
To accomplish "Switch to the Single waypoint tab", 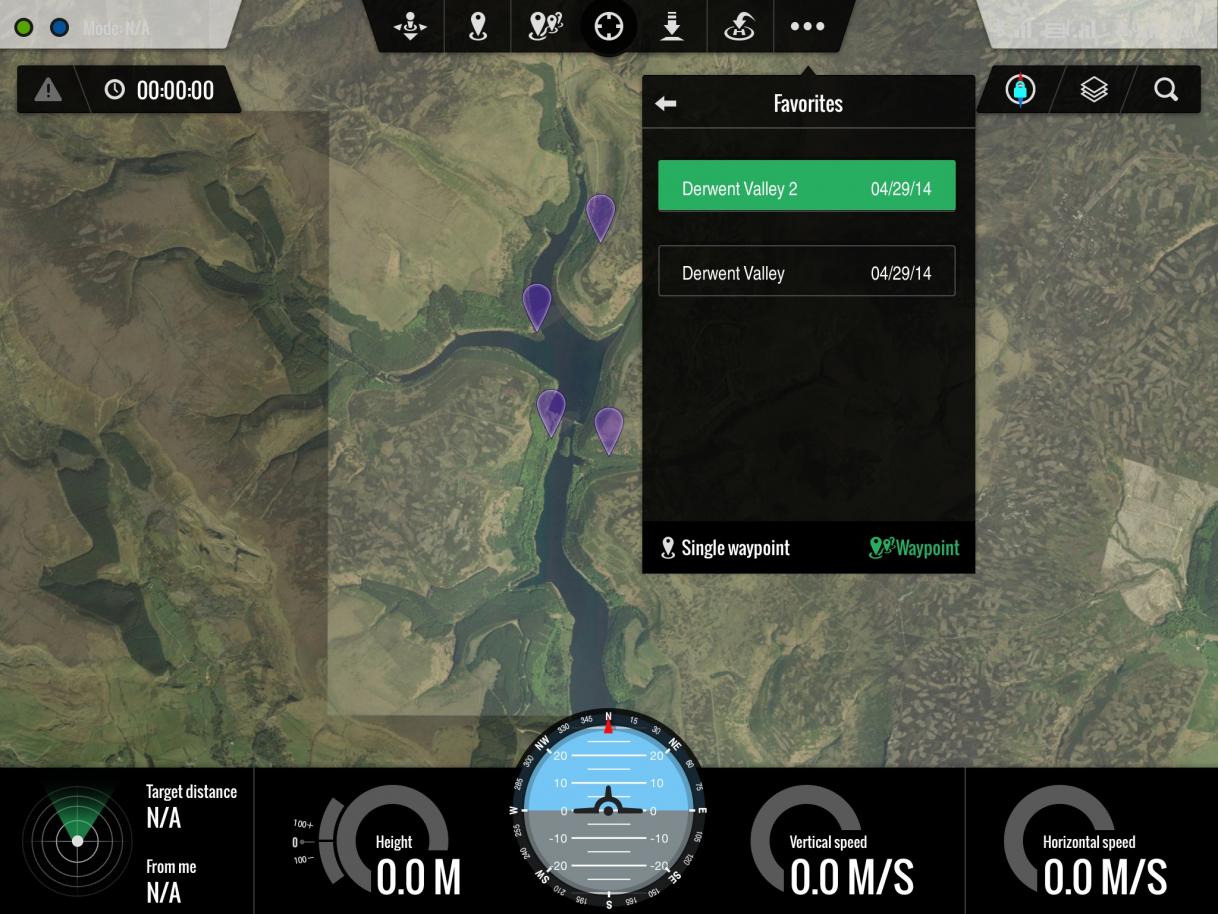I will tap(726, 548).
